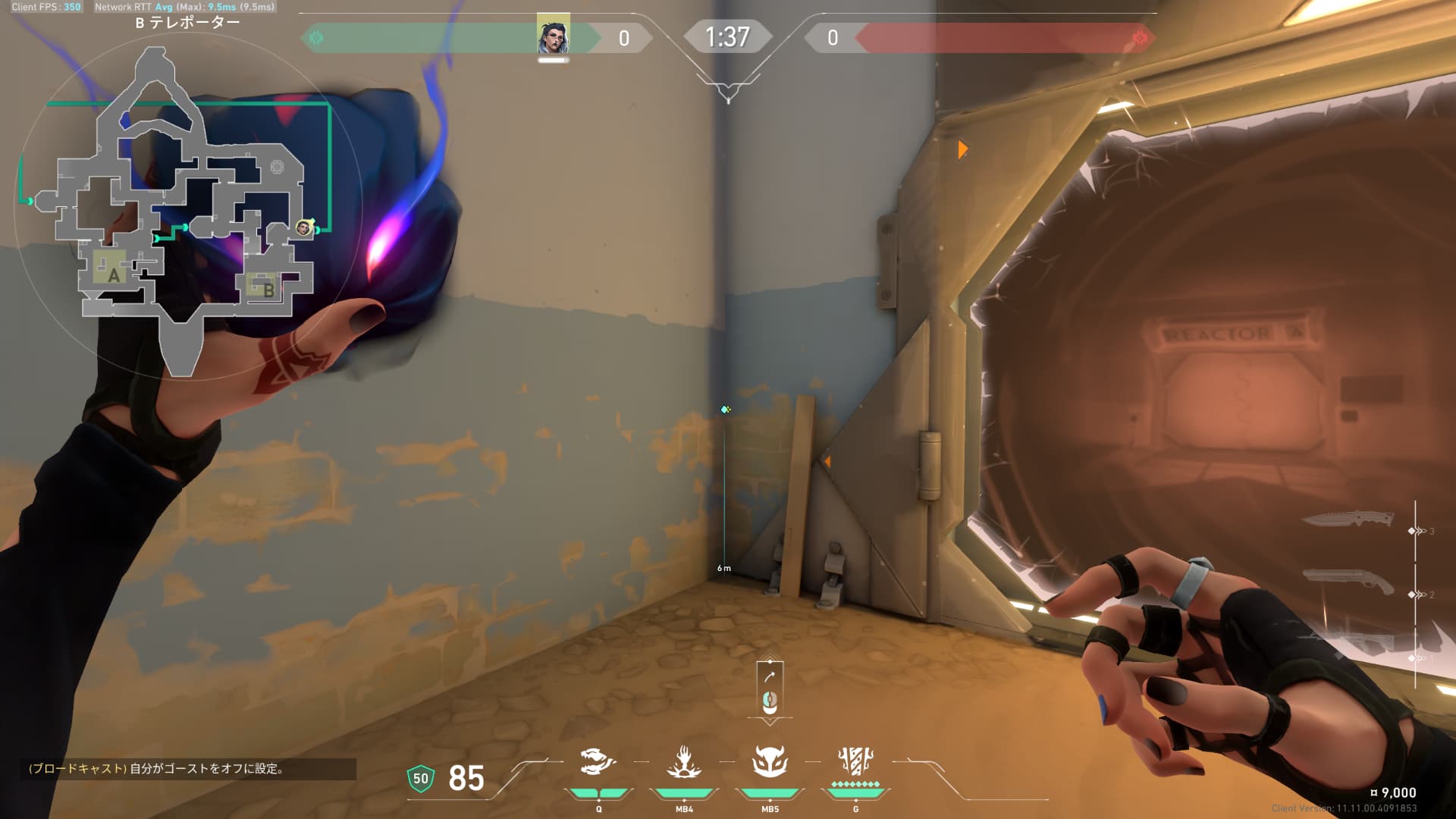Viewport: 1456px width, 819px height.
Task: Click the player agent marker on the minimap
Action: [304, 227]
